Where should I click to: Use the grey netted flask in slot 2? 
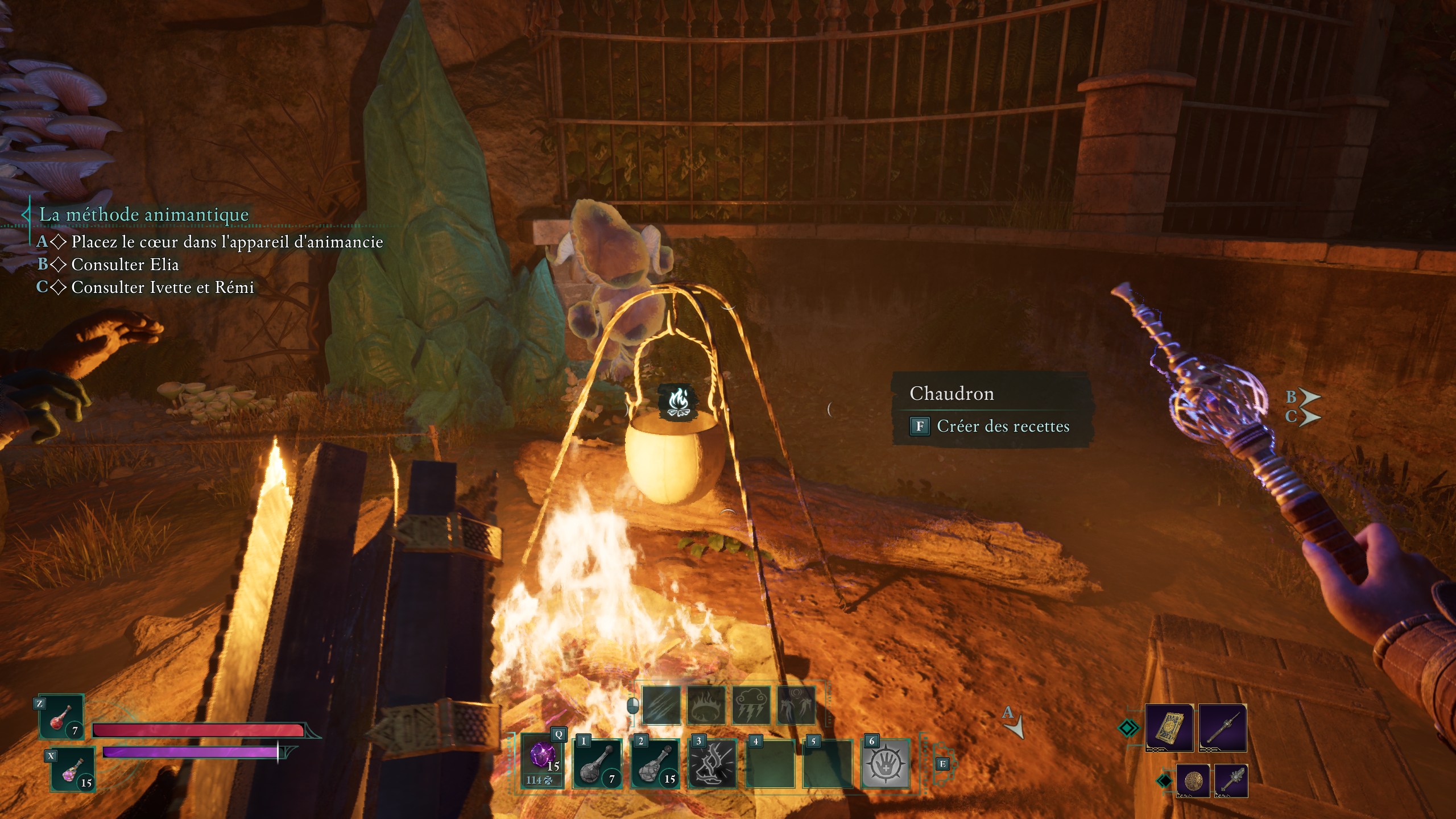point(655,764)
